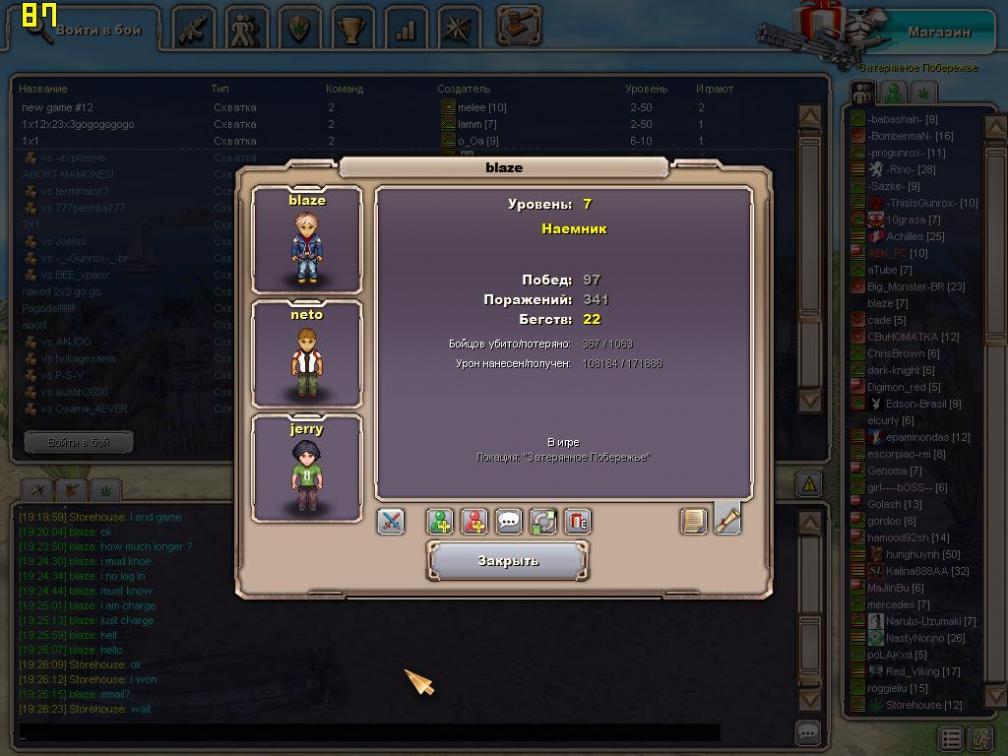1008x756 pixels.
Task: Click the green arrows trade icon
Action: tap(544, 521)
